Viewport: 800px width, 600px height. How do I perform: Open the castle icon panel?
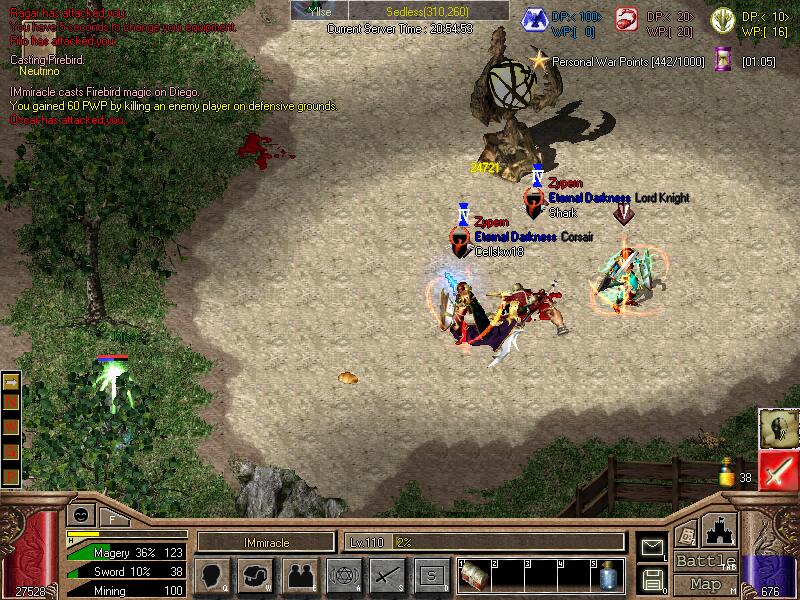click(721, 530)
